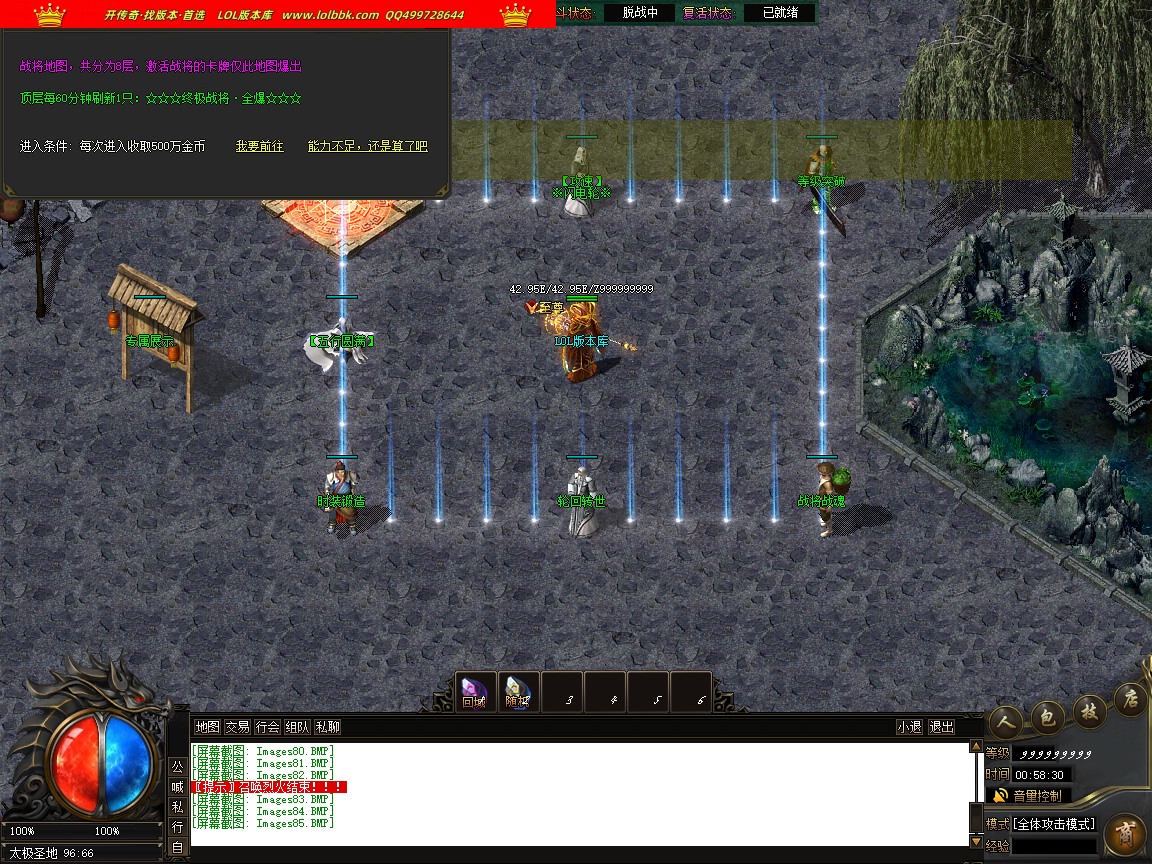The height and width of the screenshot is (864, 1152).
Task: Open the 技 skills panel
Action: coord(1088,707)
